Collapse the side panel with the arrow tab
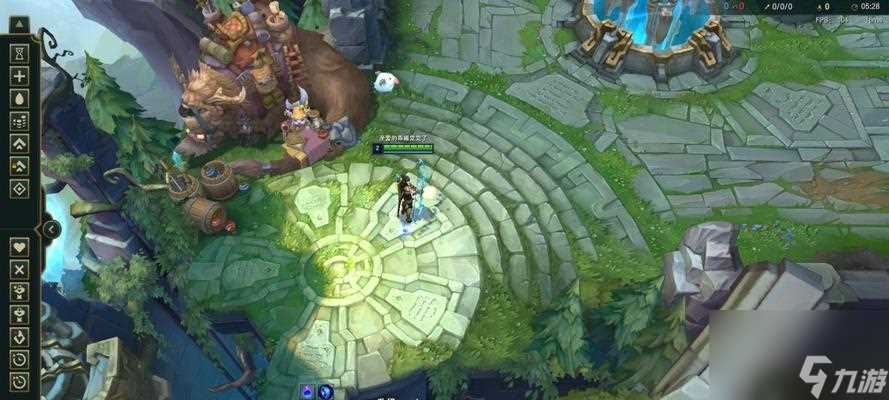Viewport: 889px width, 400px height. click(x=51, y=229)
